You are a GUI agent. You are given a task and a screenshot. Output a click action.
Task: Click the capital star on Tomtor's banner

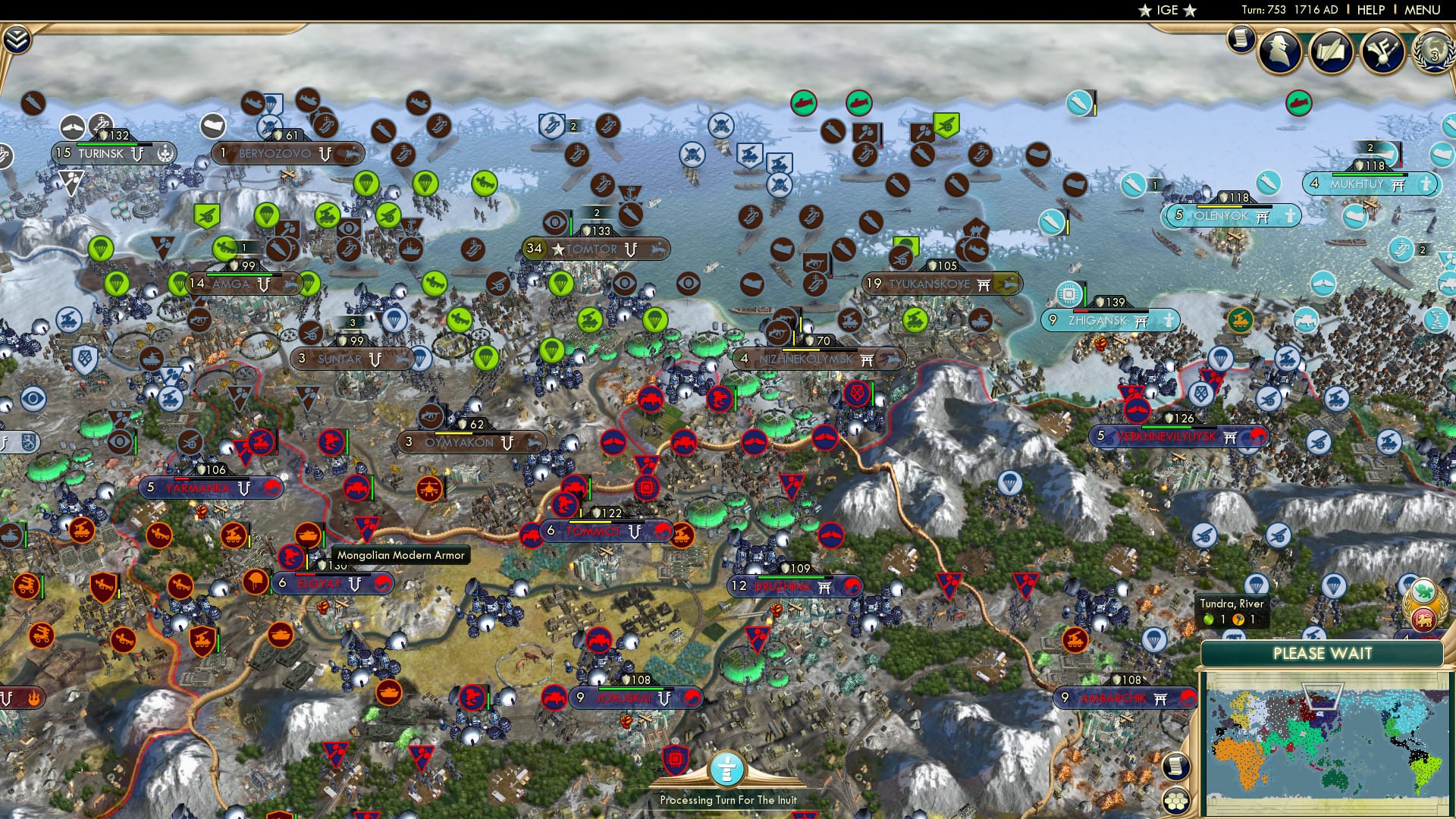(x=559, y=249)
